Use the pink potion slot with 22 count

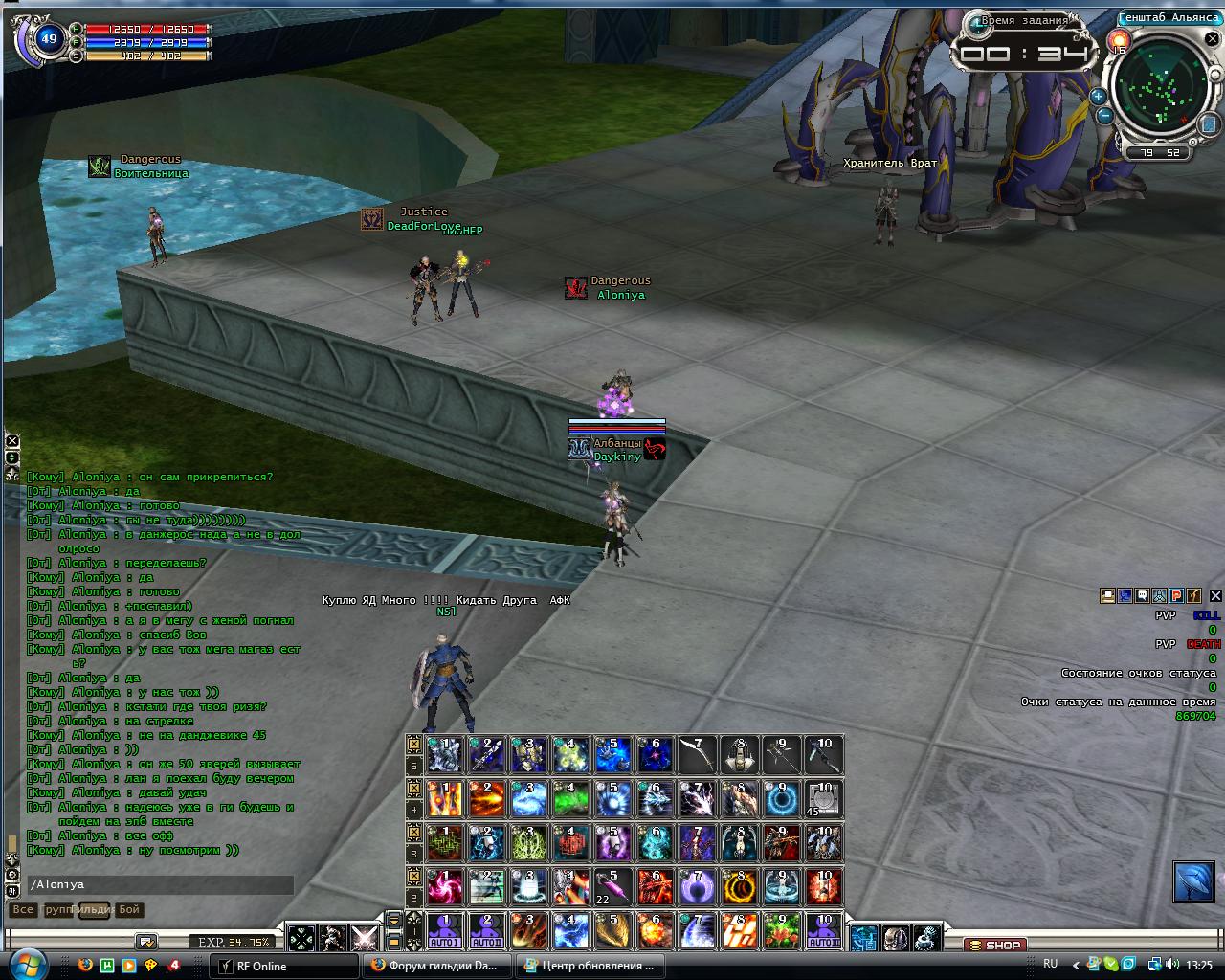[613, 887]
